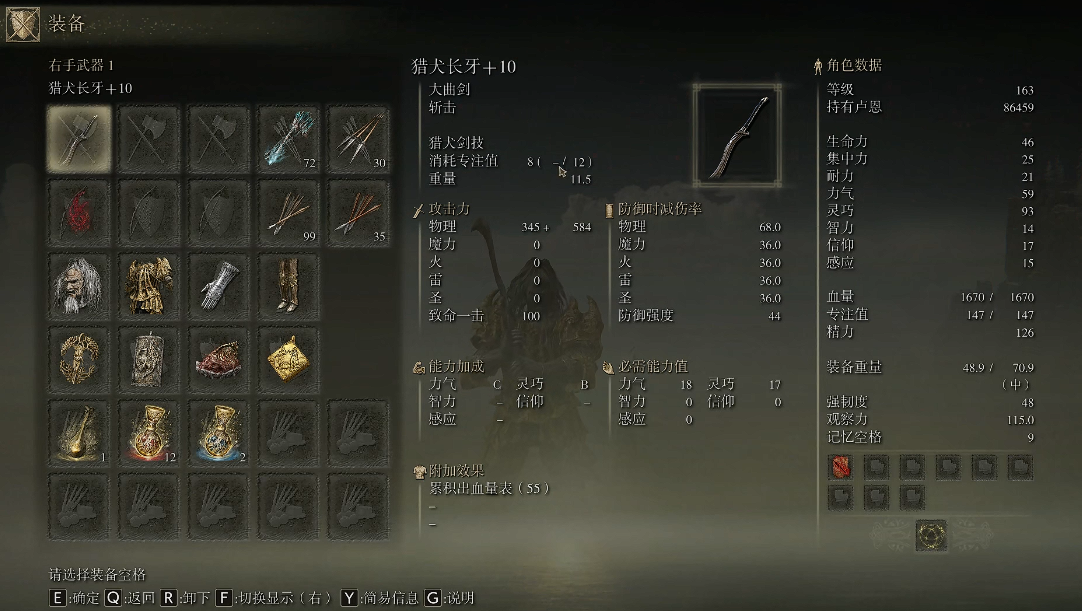Open the white-bearded helmet slot
This screenshot has height=611, width=1082.
click(79, 287)
